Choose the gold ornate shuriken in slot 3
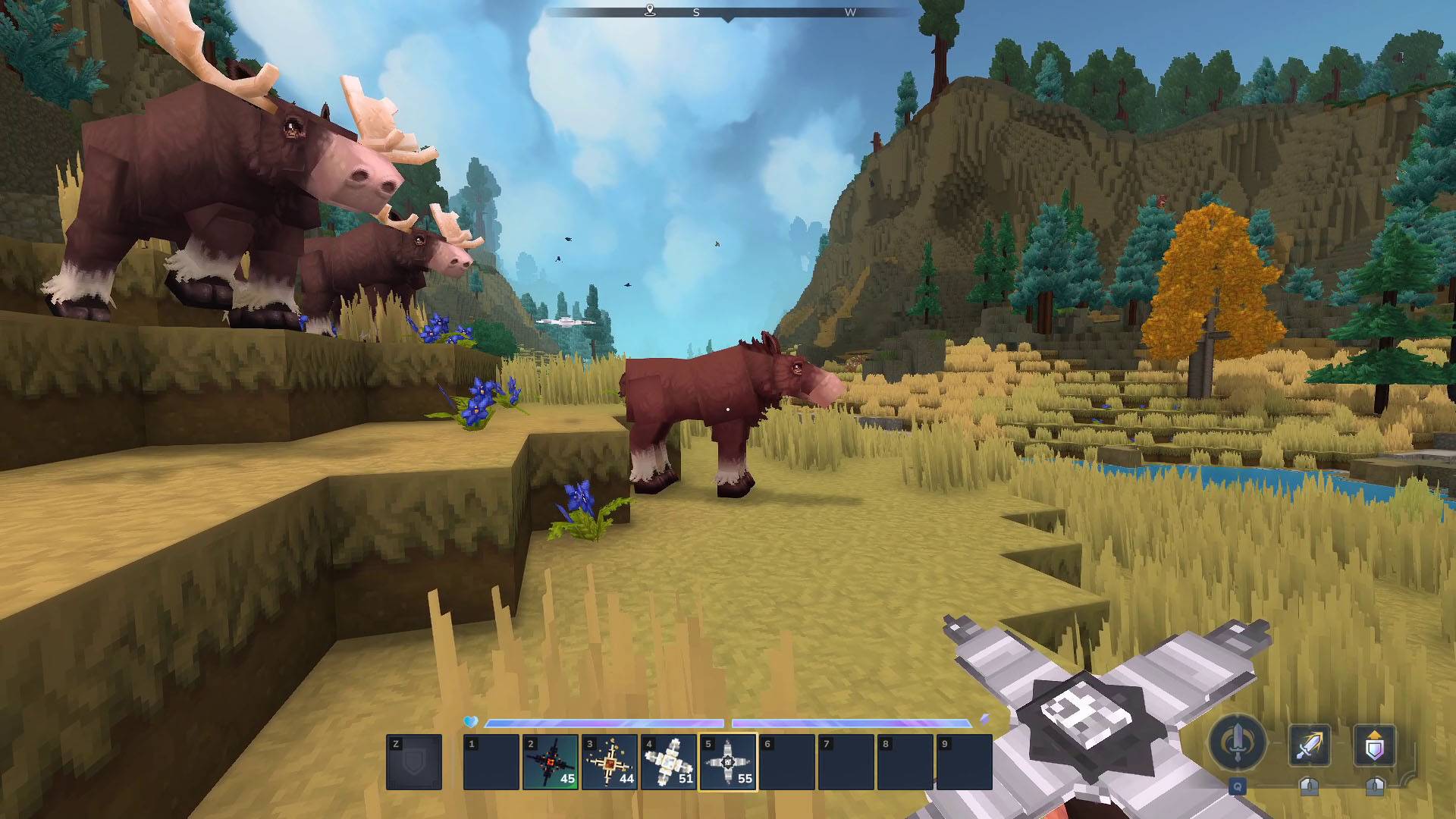1456x819 pixels. coord(609,761)
